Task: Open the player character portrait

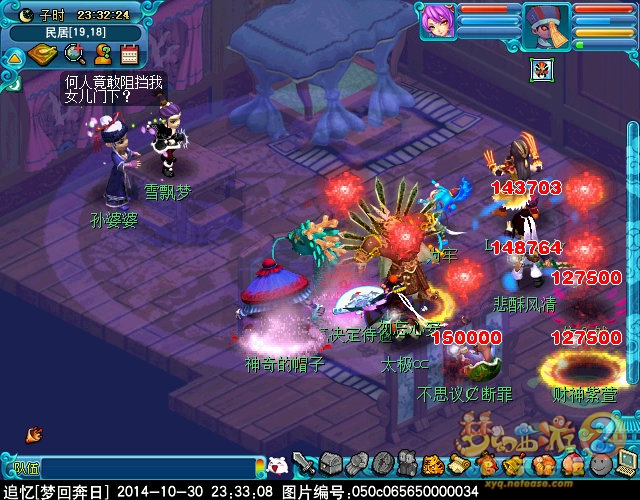Action: click(547, 22)
